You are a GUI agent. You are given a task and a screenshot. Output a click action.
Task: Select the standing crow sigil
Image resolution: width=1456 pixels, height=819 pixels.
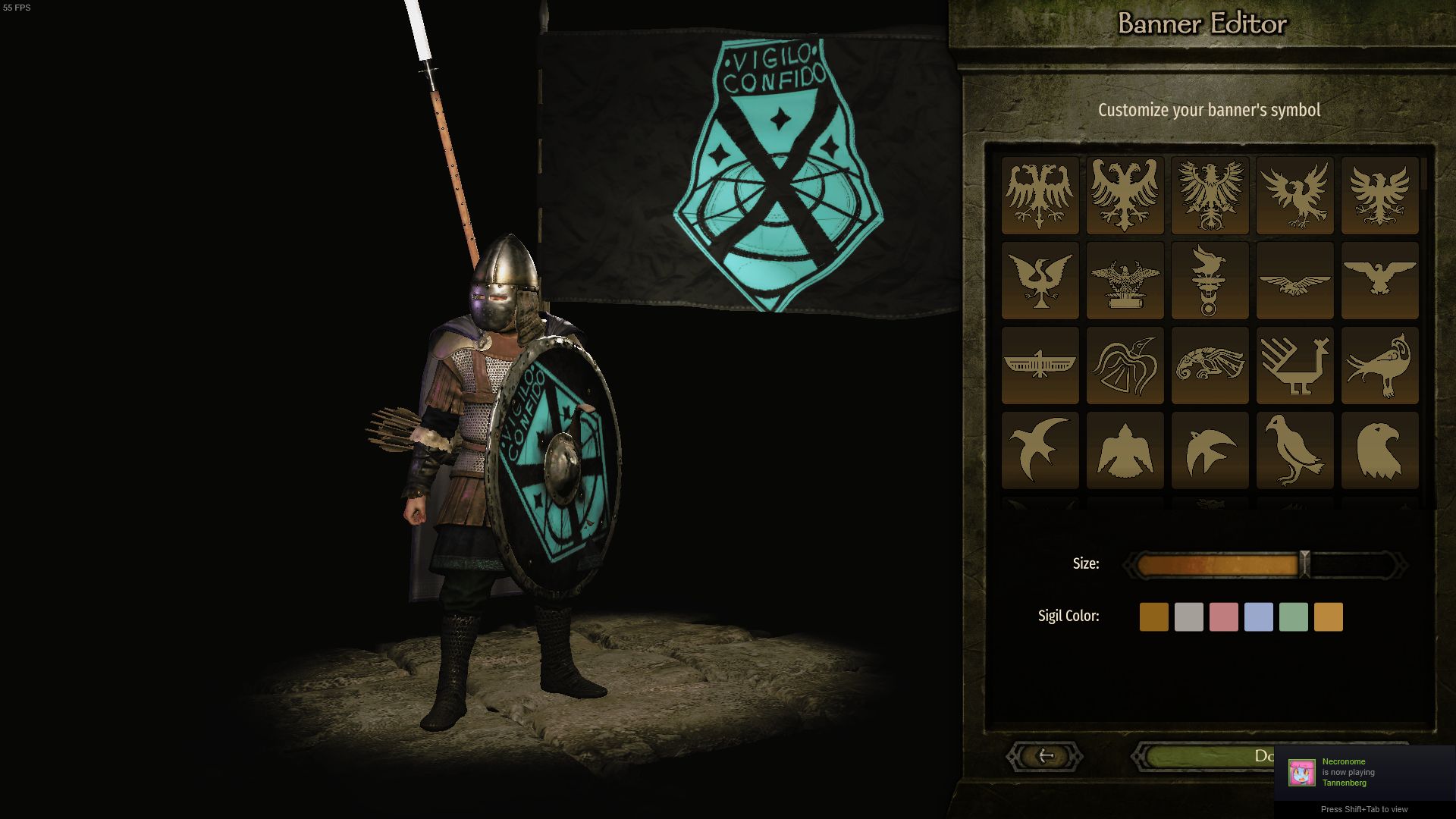pos(1294,450)
